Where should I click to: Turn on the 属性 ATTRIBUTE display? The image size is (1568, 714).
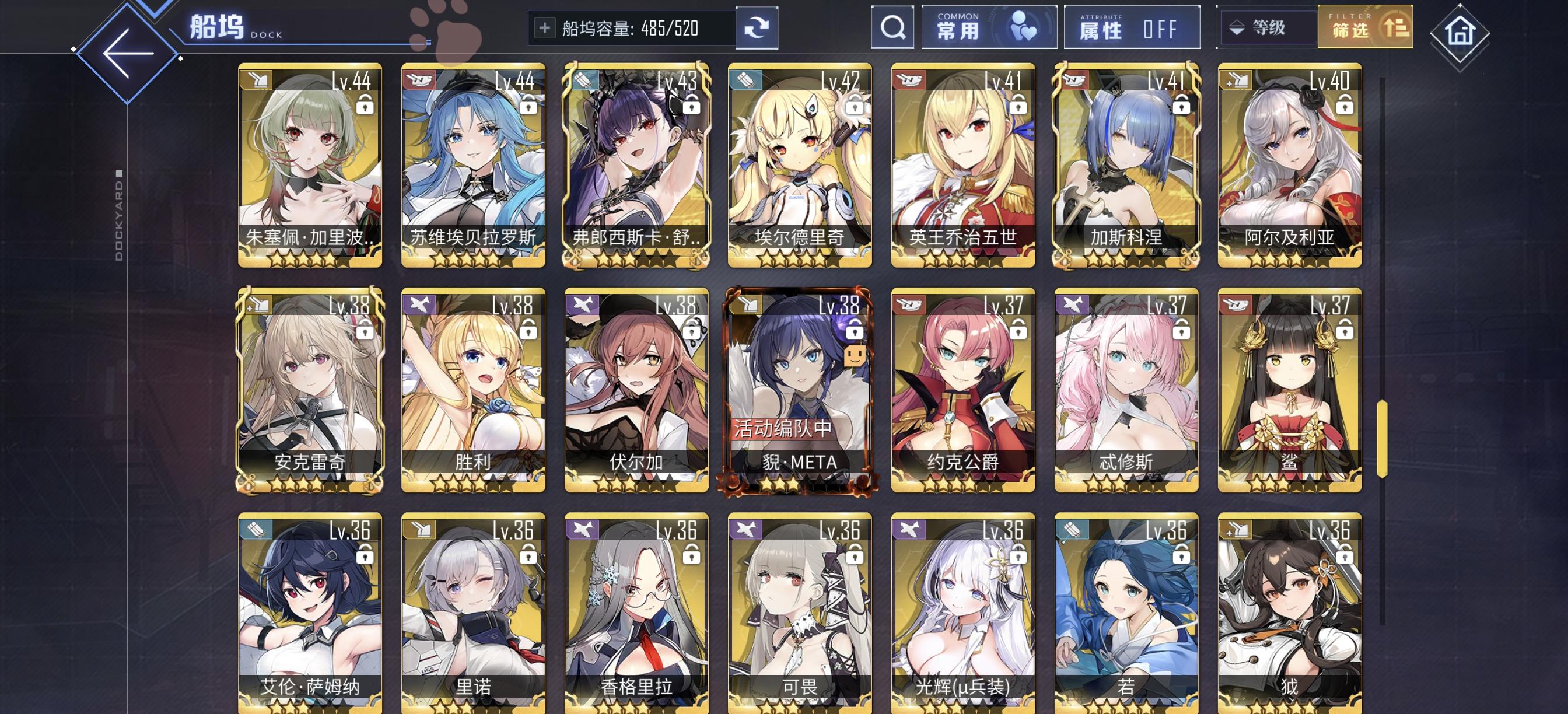click(1131, 27)
